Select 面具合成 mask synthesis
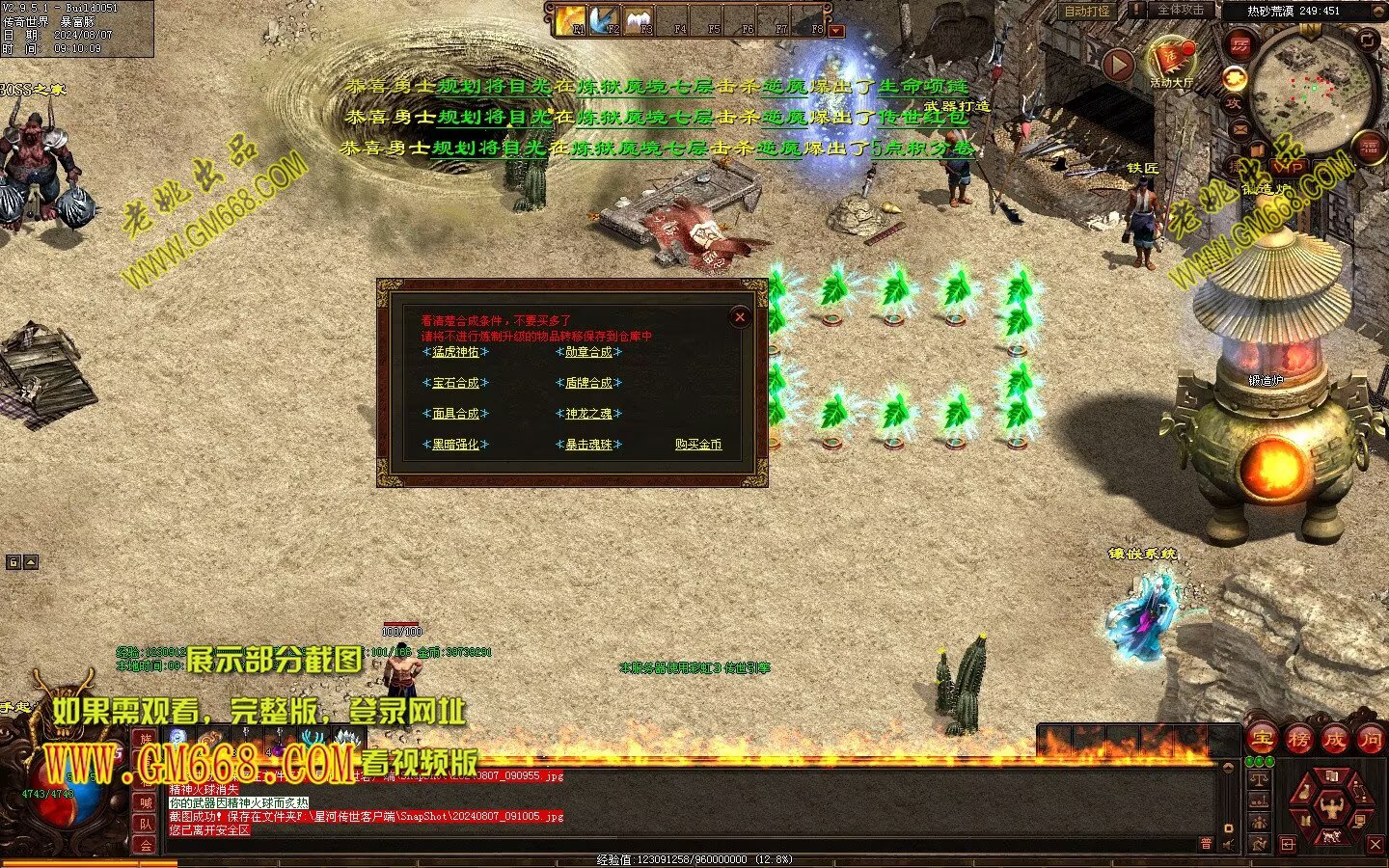Screen dimensions: 1389x868 click(455, 414)
